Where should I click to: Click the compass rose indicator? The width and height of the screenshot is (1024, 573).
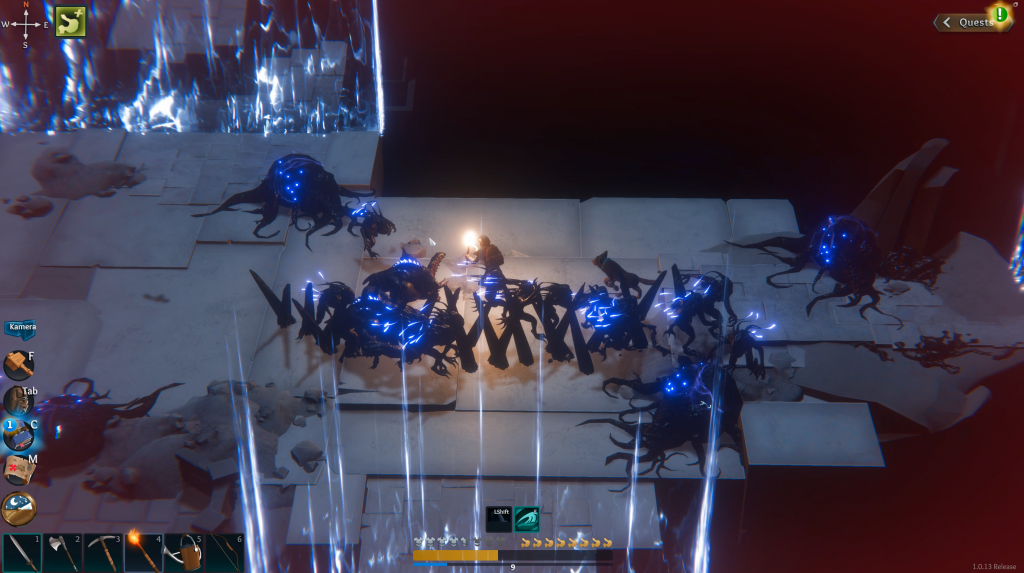coord(26,24)
